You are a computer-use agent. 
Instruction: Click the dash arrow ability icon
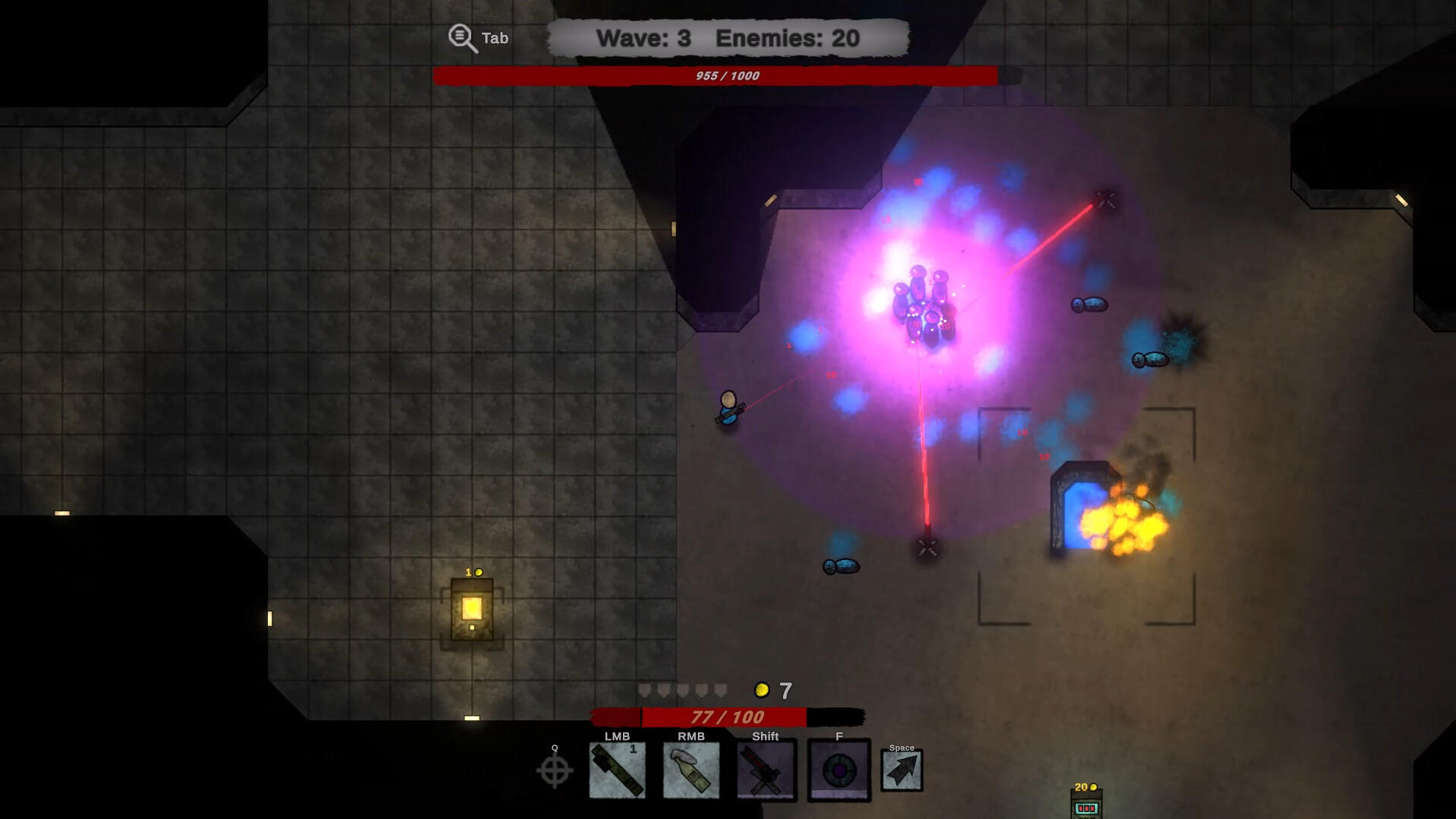click(x=901, y=770)
